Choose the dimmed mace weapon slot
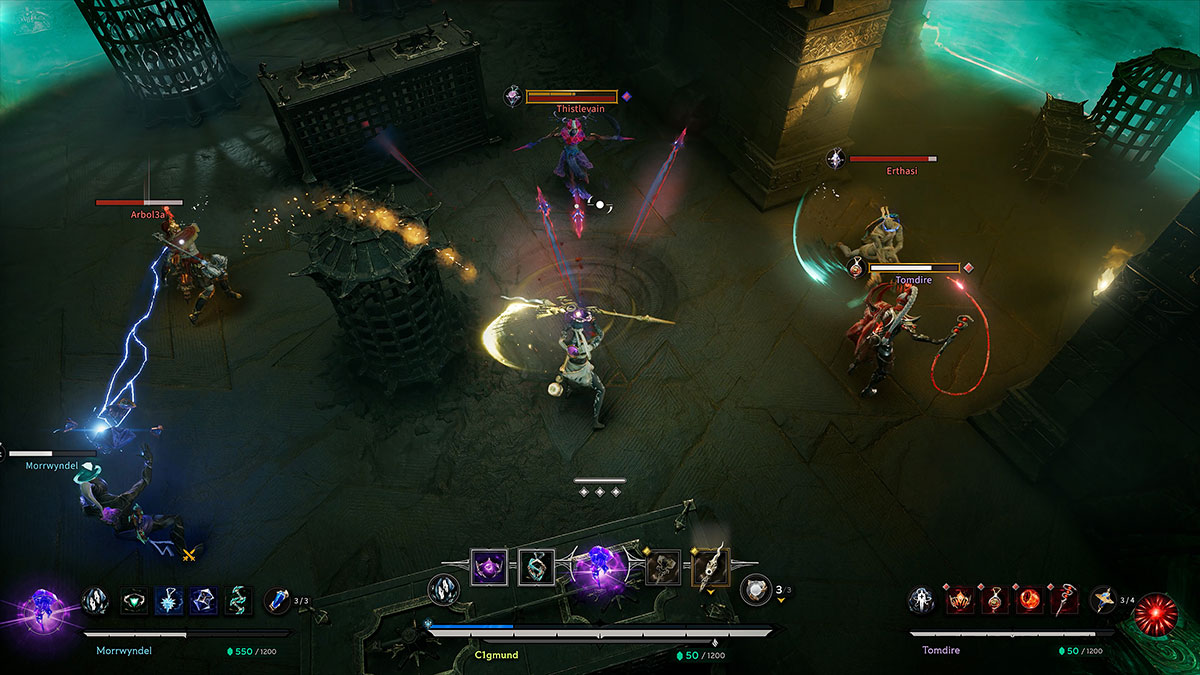The height and width of the screenshot is (675, 1200). (x=664, y=568)
